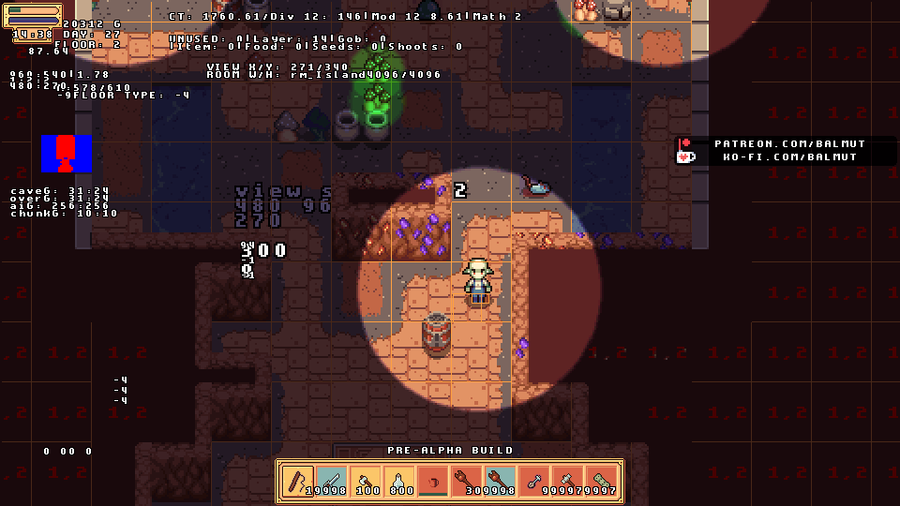900x506 pixels.
Task: Select the white bottle with count 800
Action: pos(399,481)
